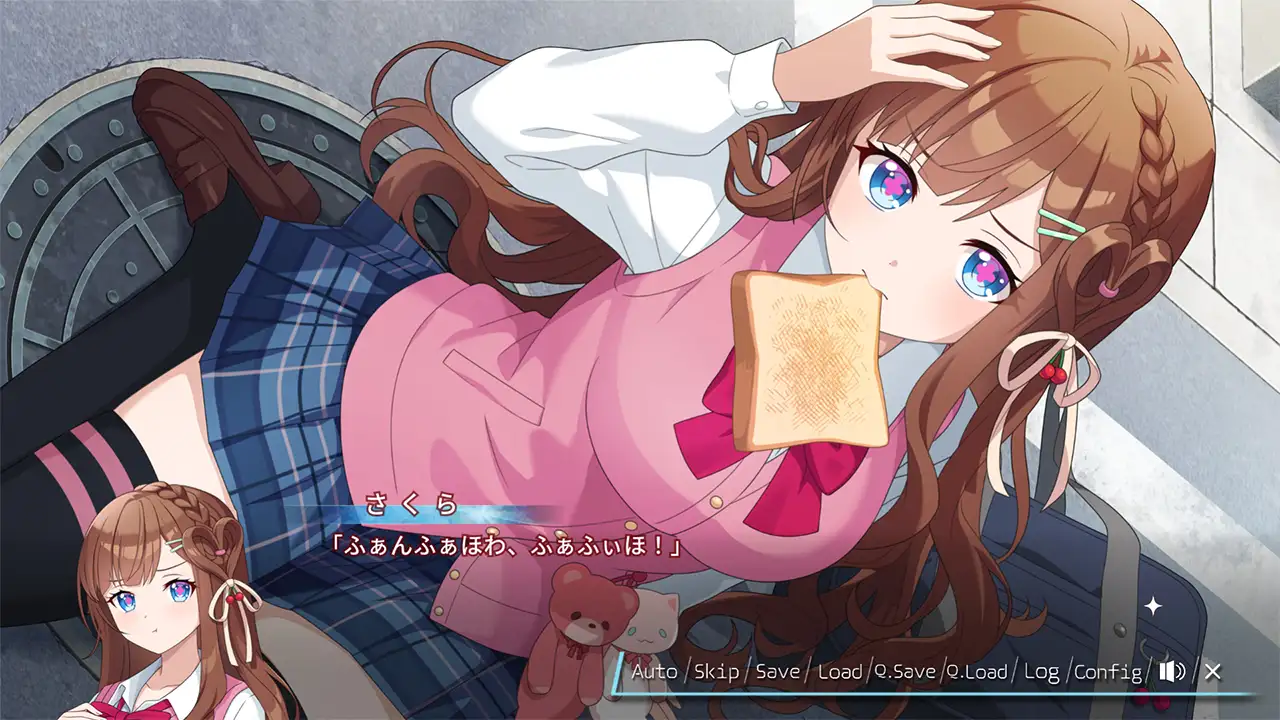Perform a quick save with Q.Save

click(x=906, y=674)
